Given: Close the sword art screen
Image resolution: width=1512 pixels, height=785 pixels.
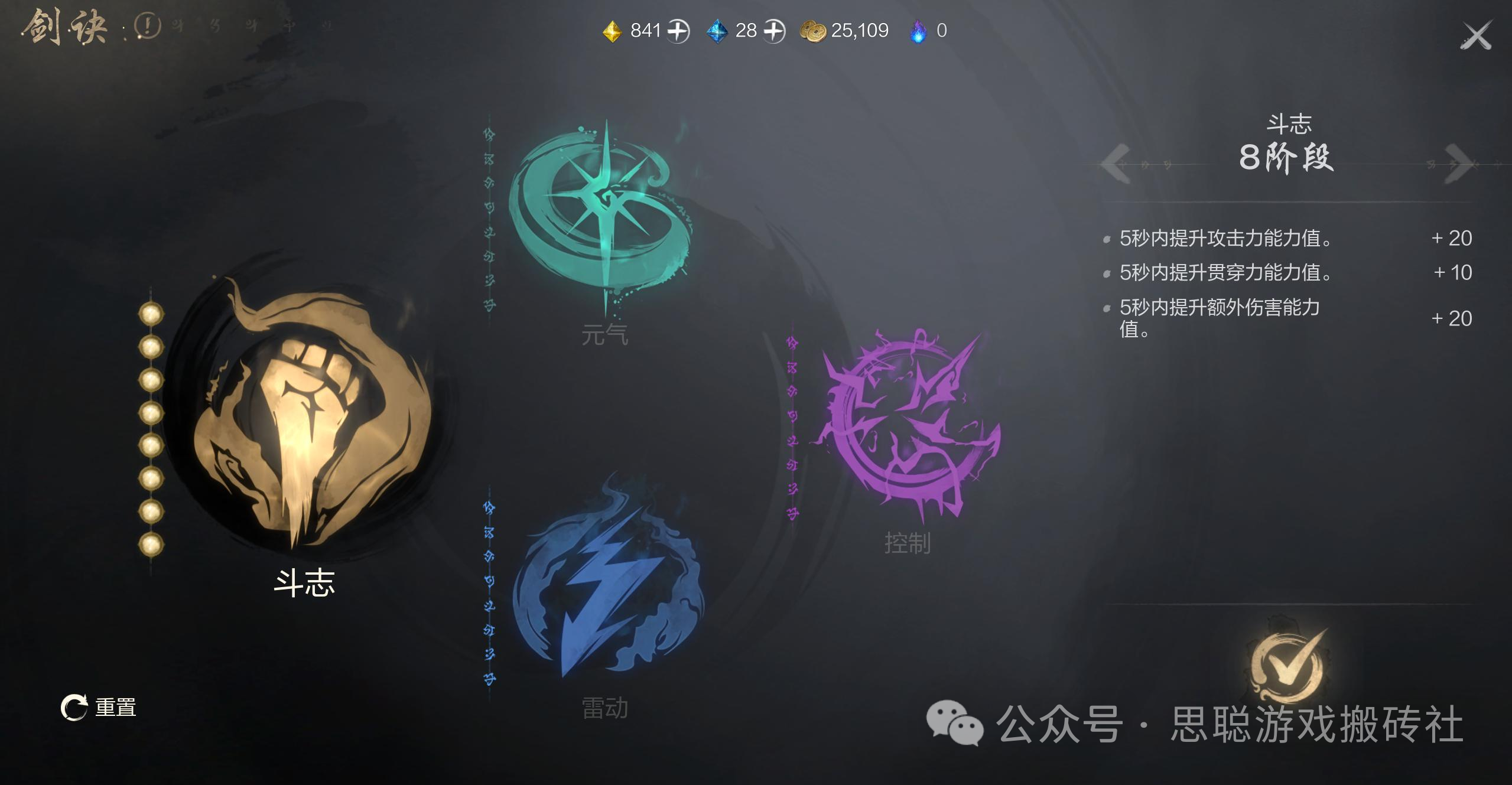Looking at the screenshot, I should click(1475, 36).
